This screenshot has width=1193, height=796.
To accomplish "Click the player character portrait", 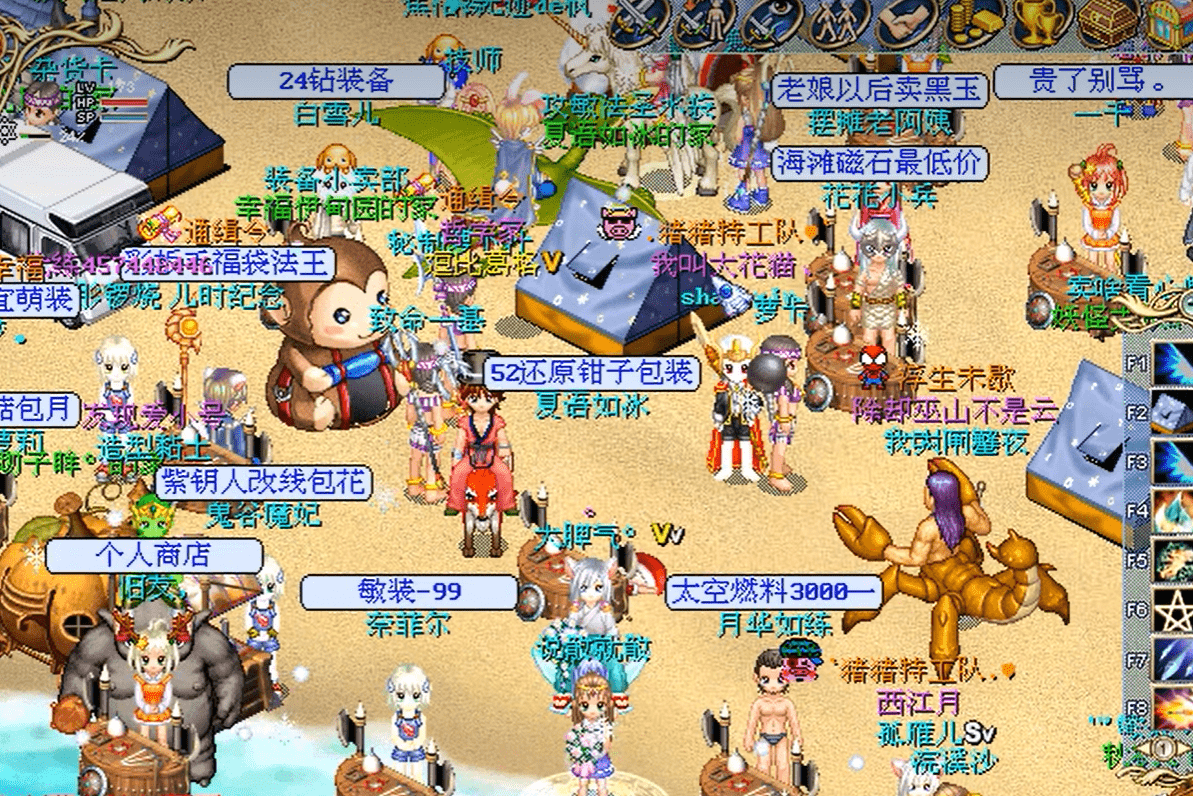I will tap(40, 106).
